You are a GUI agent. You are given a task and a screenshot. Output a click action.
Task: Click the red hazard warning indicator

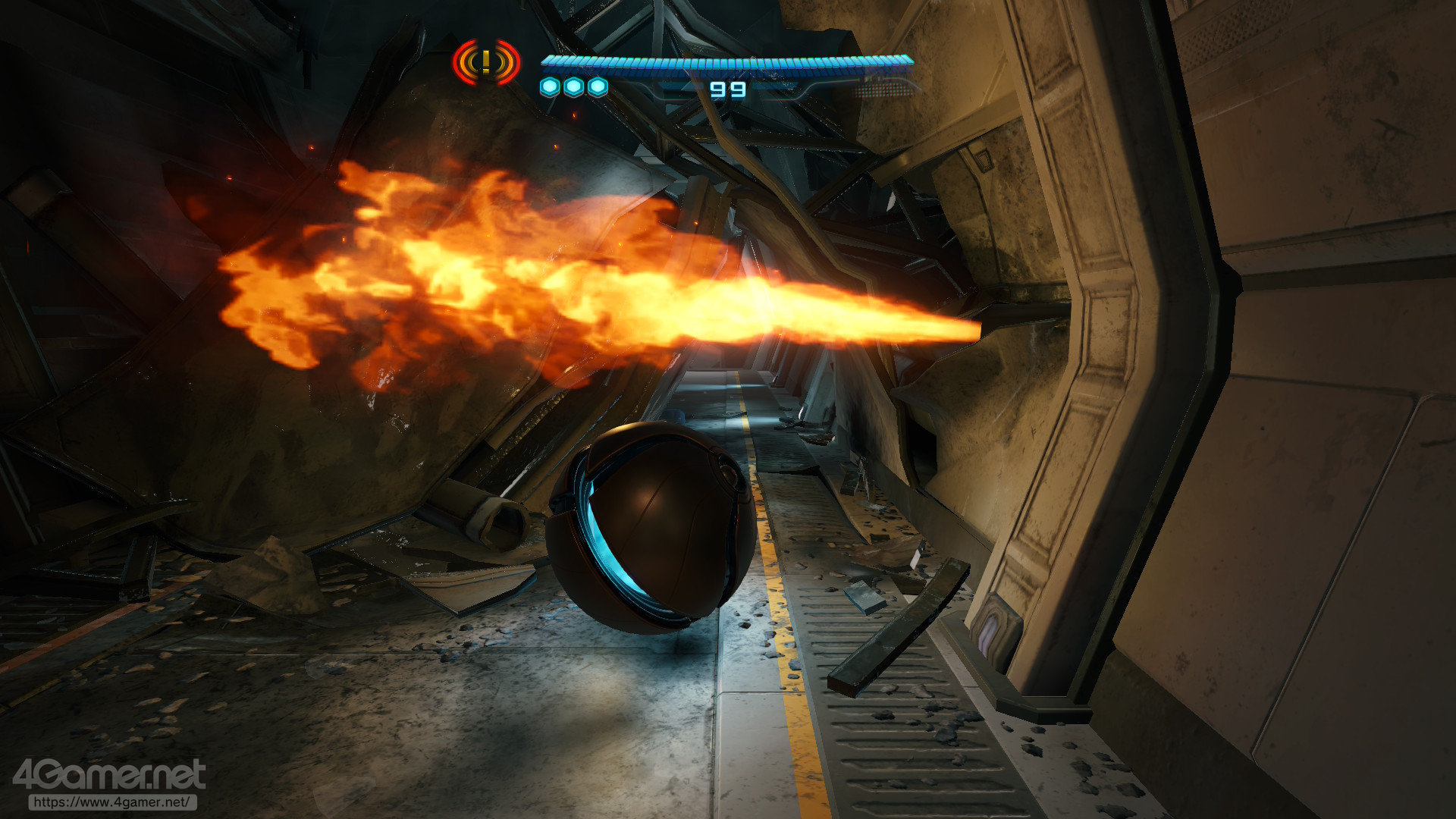click(x=486, y=62)
